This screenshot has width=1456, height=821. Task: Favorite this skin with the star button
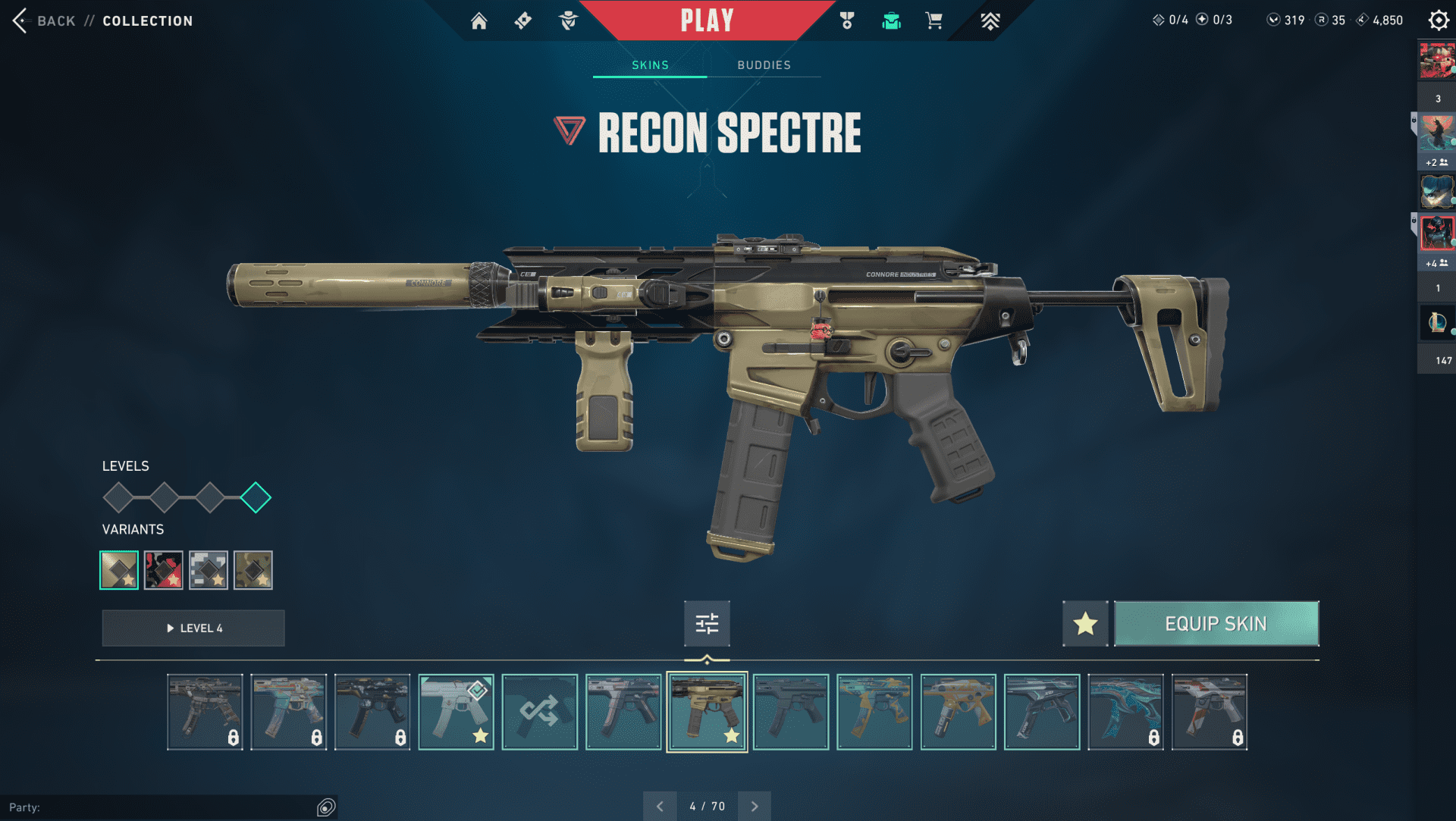[1085, 624]
